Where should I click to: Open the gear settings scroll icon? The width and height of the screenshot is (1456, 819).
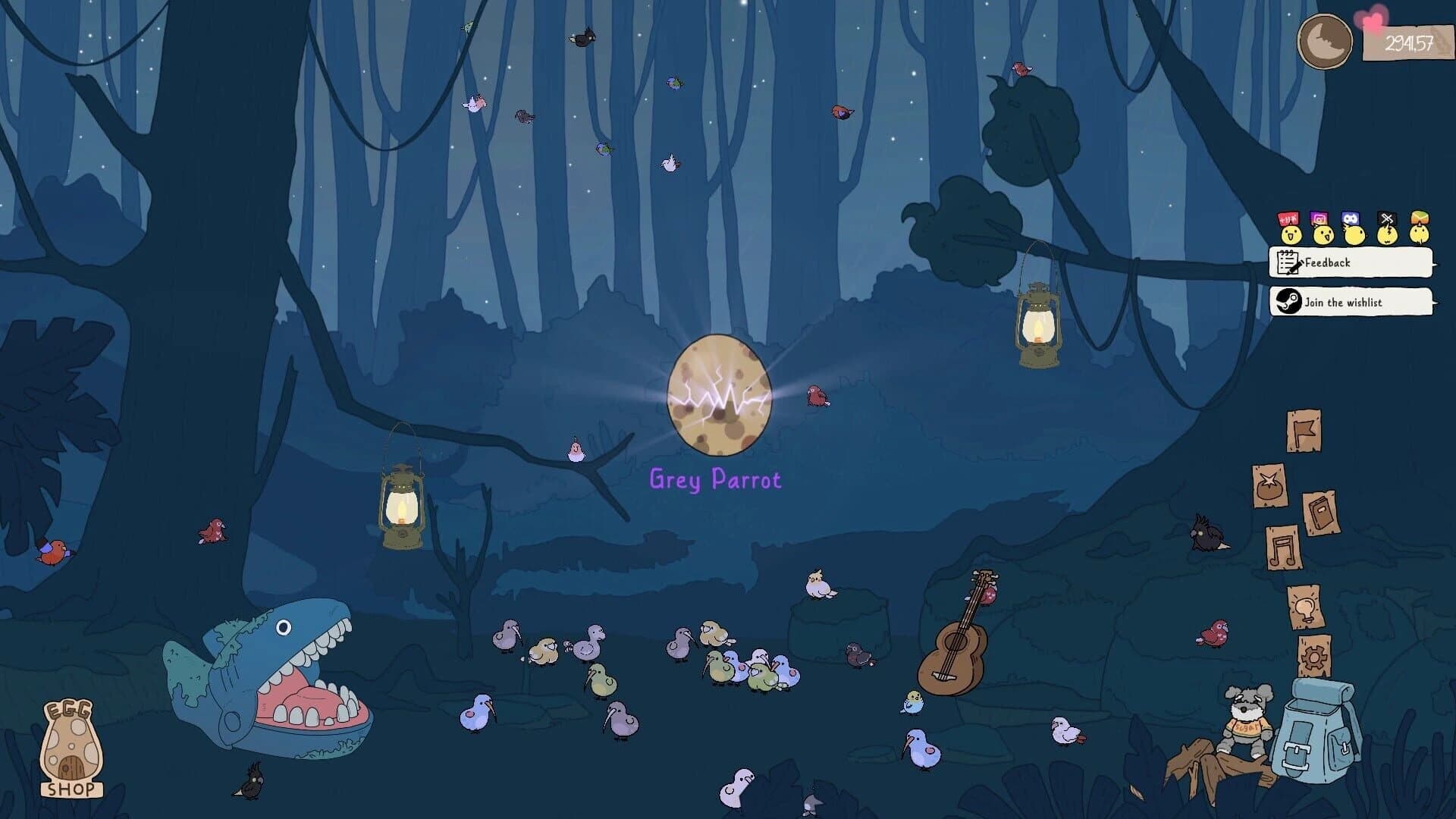(x=1315, y=652)
